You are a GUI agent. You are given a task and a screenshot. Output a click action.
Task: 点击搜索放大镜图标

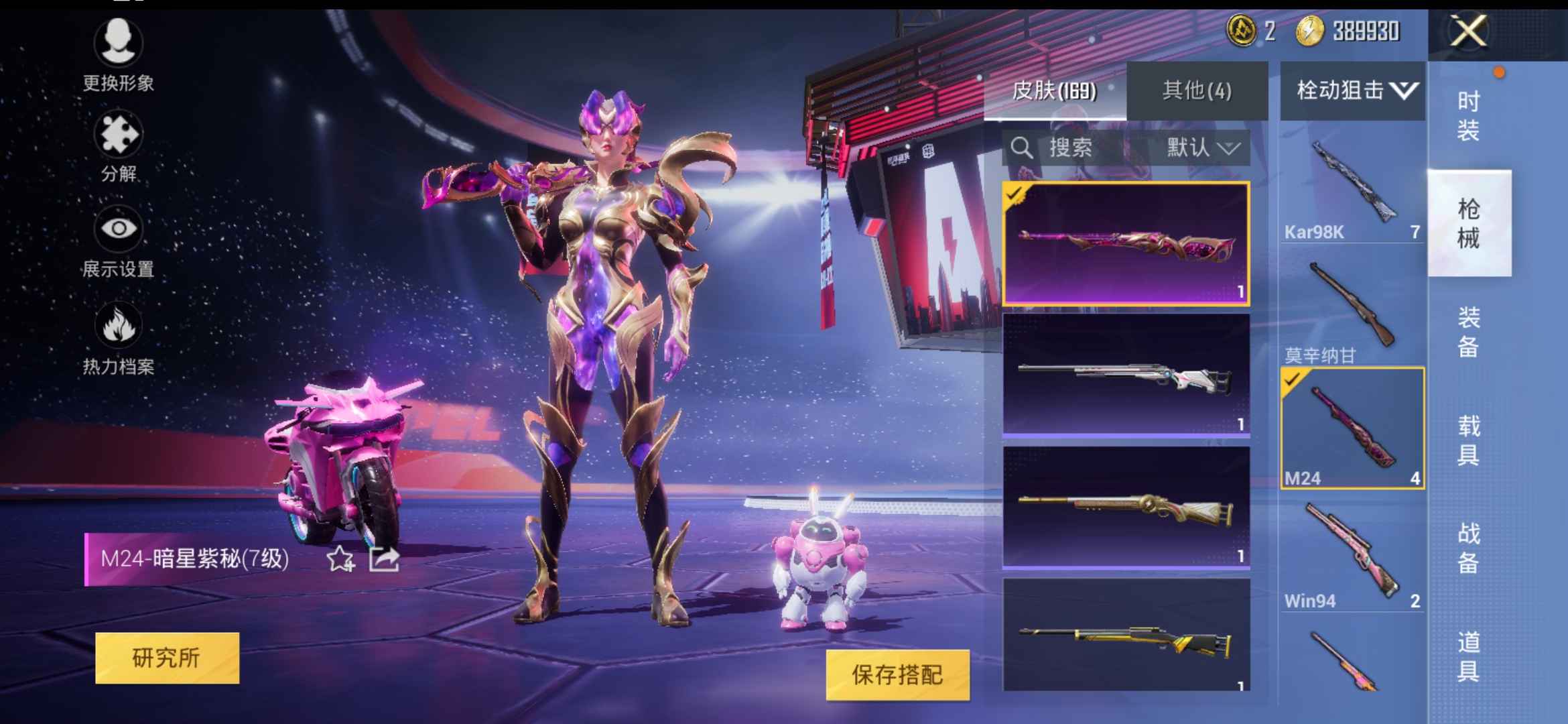tap(1023, 148)
